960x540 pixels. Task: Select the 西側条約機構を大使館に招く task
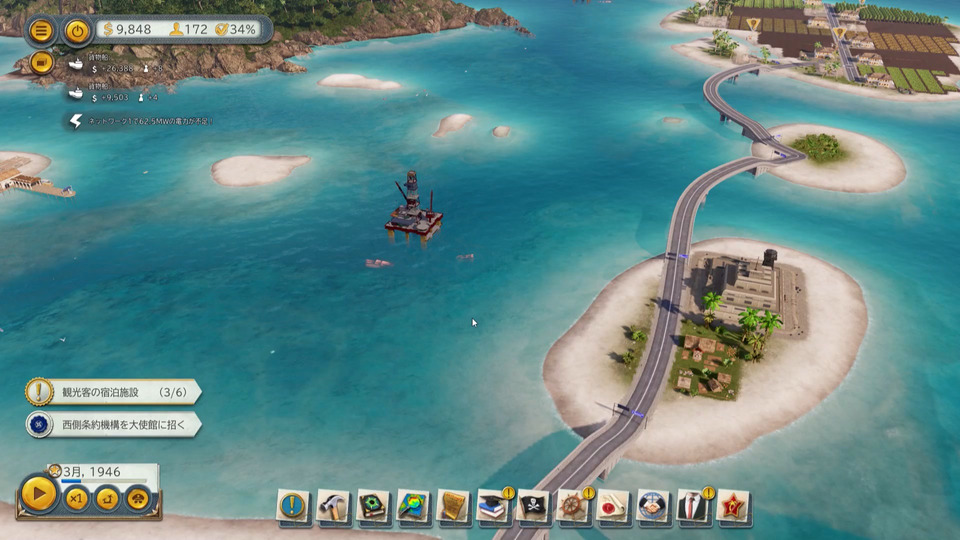click(x=111, y=424)
